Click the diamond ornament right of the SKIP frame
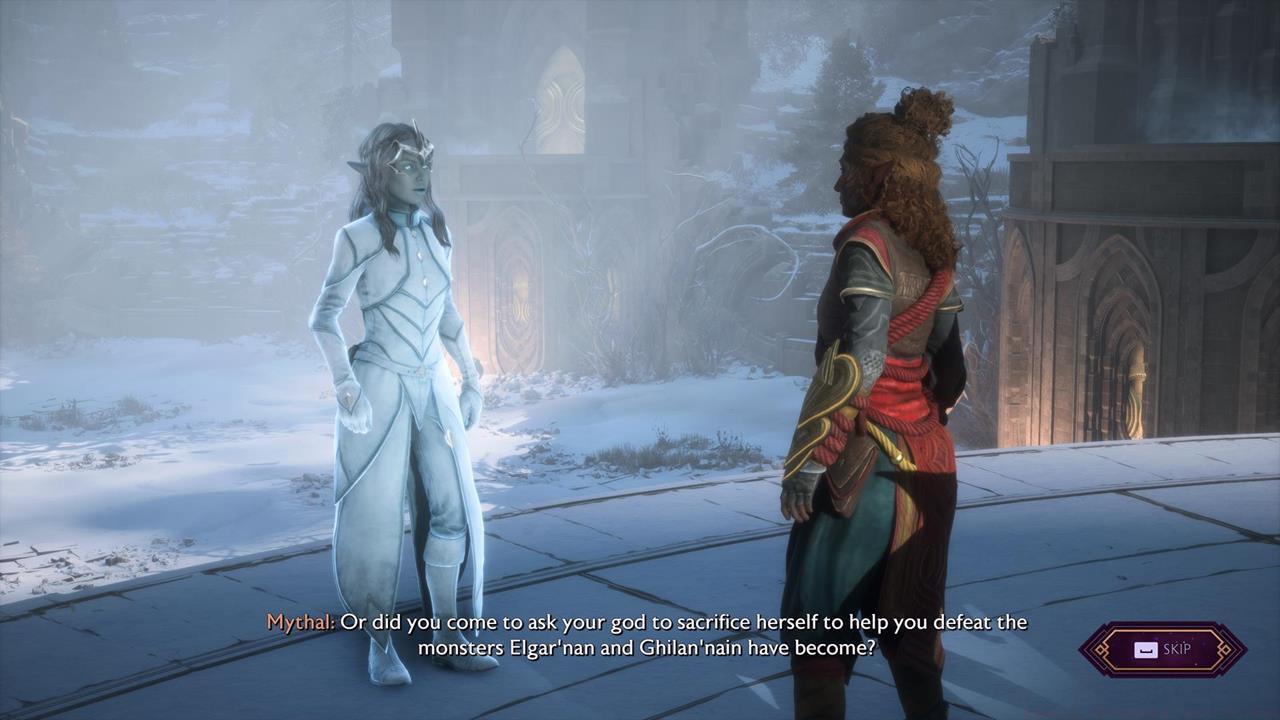Screen dimensions: 1280x720 pos(1225,649)
